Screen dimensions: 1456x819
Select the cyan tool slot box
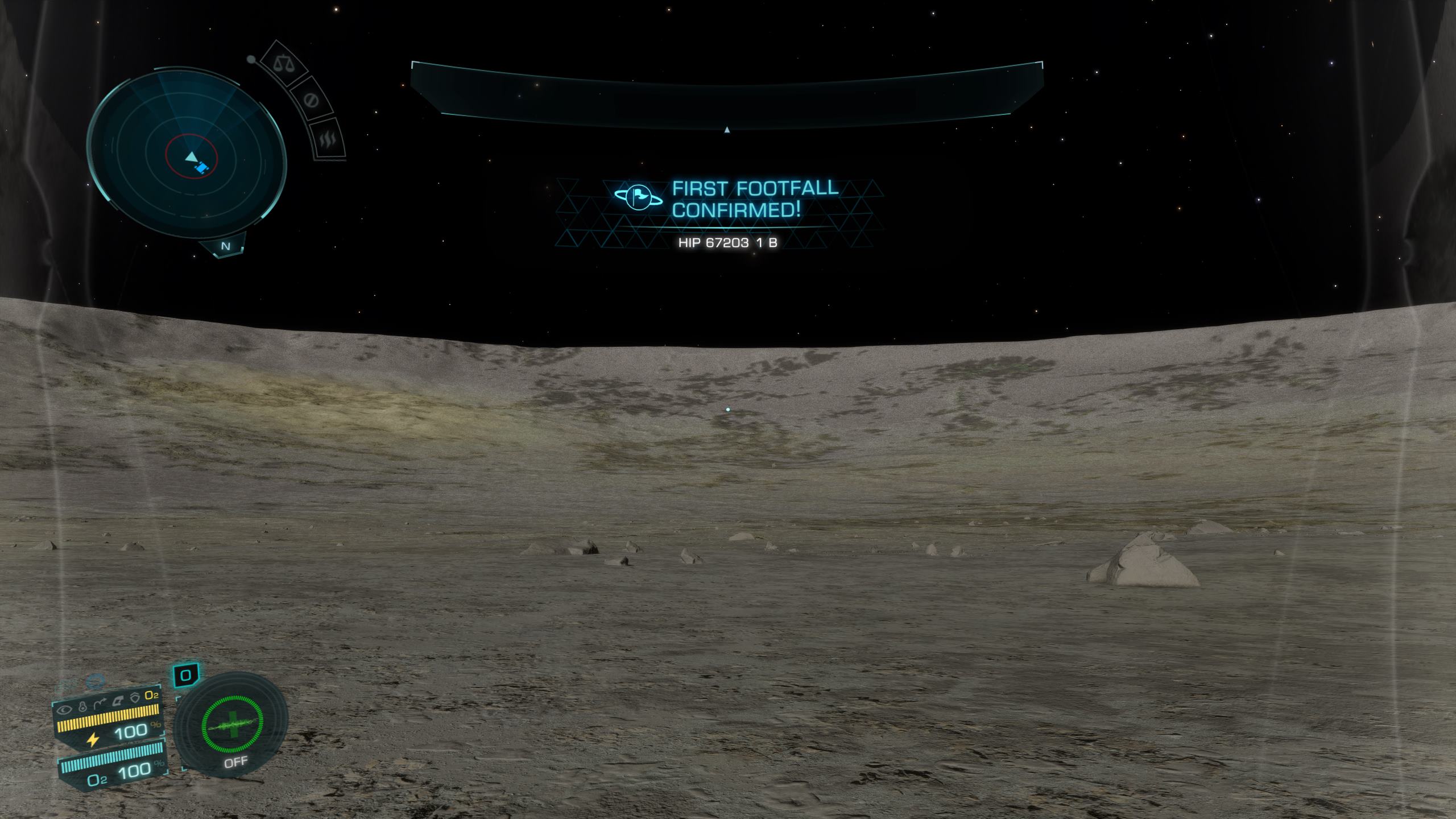[185, 676]
